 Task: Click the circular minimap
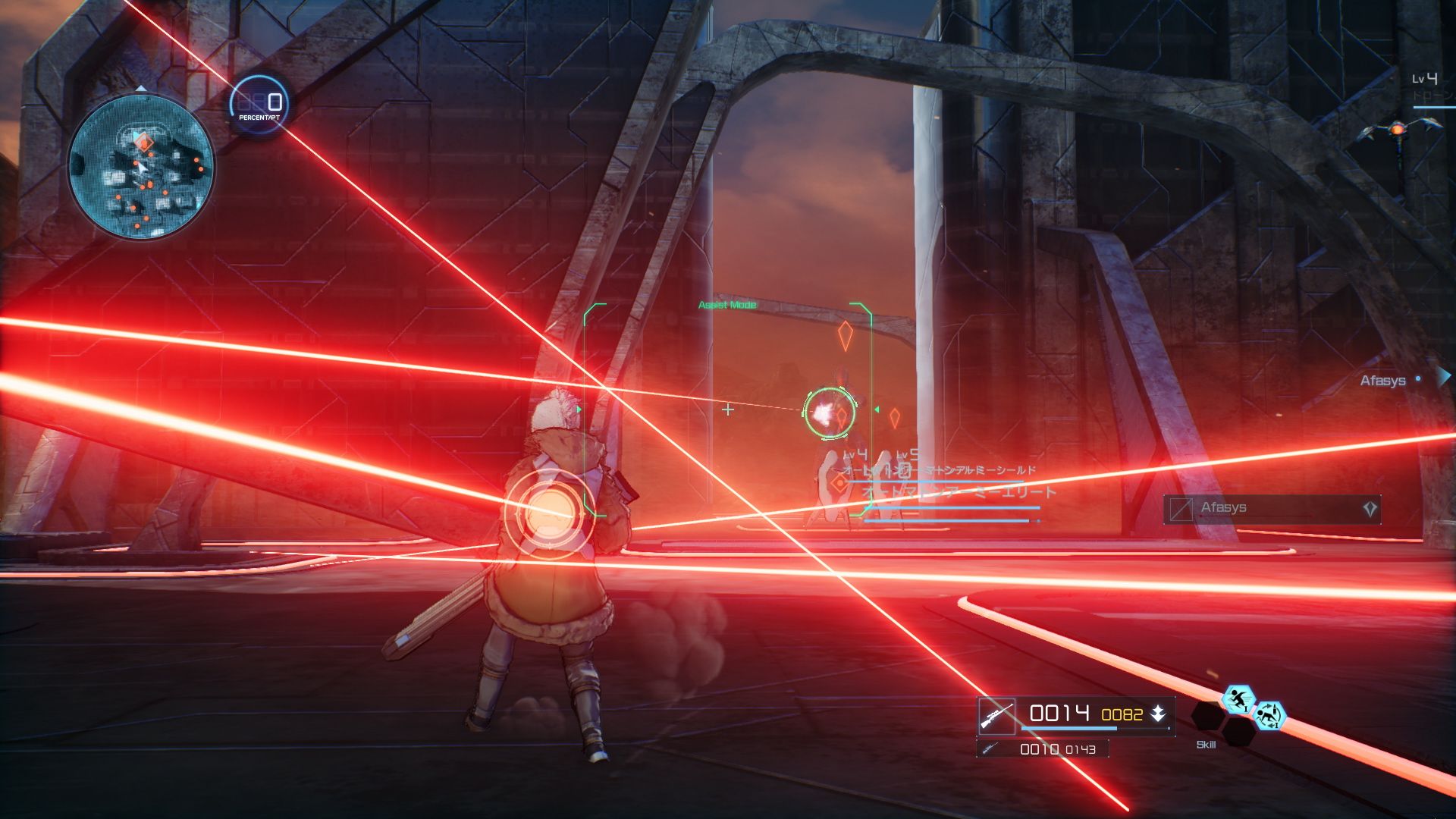click(141, 166)
